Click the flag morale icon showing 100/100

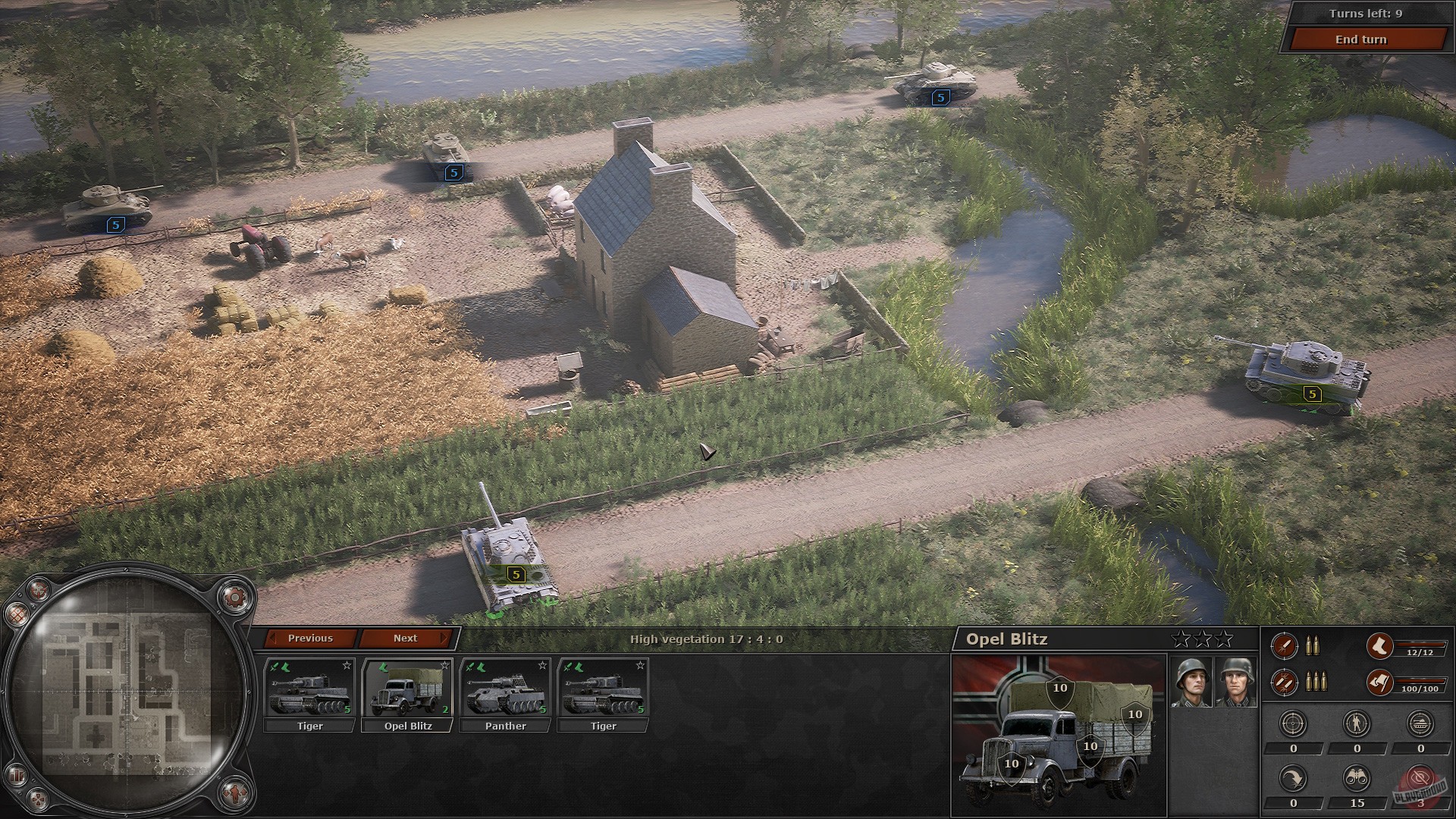click(x=1379, y=682)
